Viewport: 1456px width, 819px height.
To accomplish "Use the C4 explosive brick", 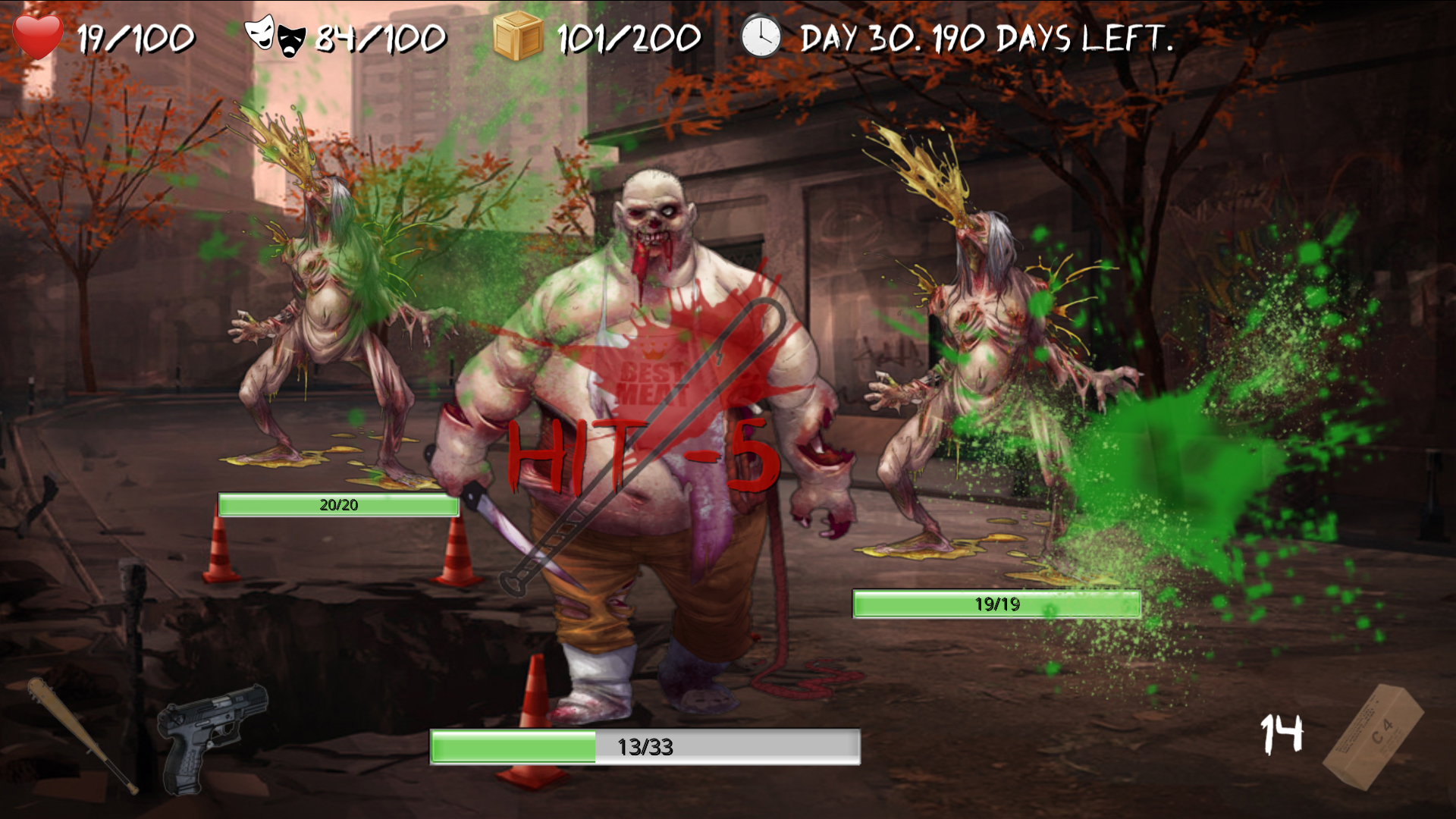I will [1373, 736].
